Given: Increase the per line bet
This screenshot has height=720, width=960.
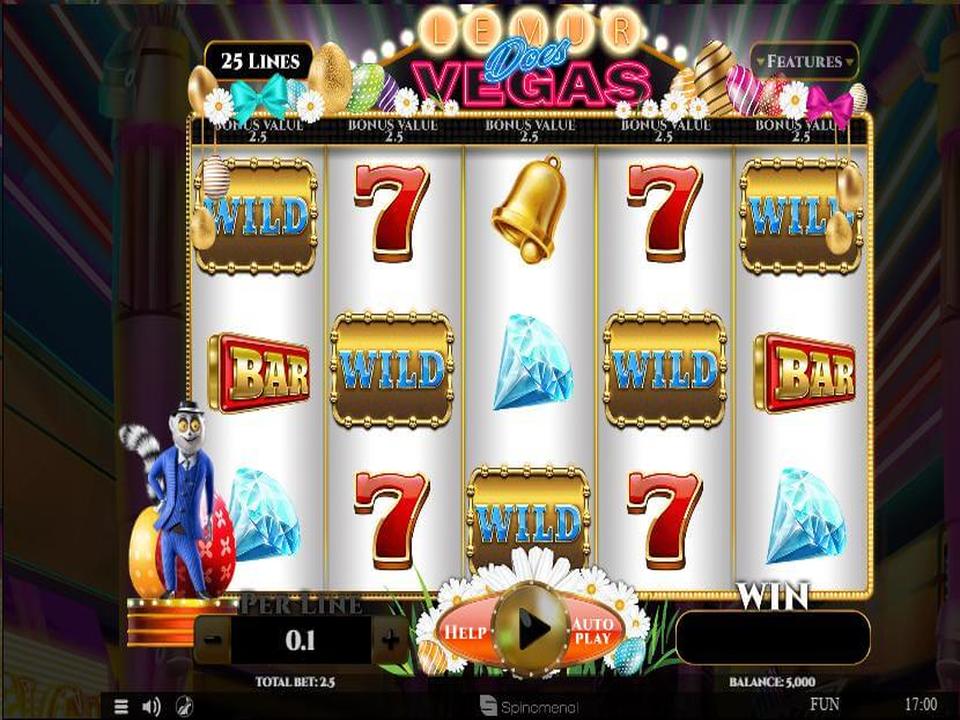Looking at the screenshot, I should point(390,640).
